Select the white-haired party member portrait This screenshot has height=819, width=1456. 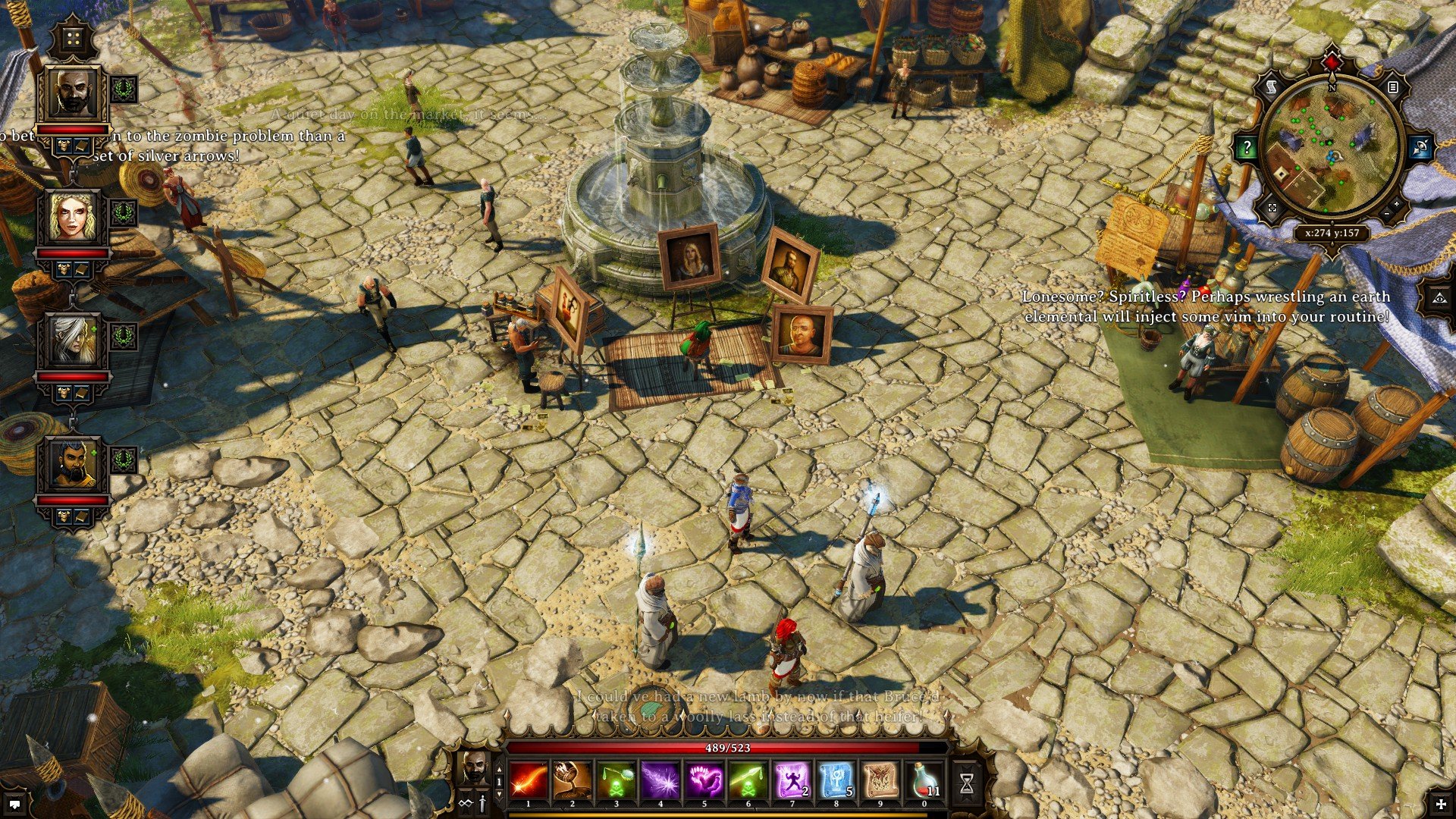[74, 340]
